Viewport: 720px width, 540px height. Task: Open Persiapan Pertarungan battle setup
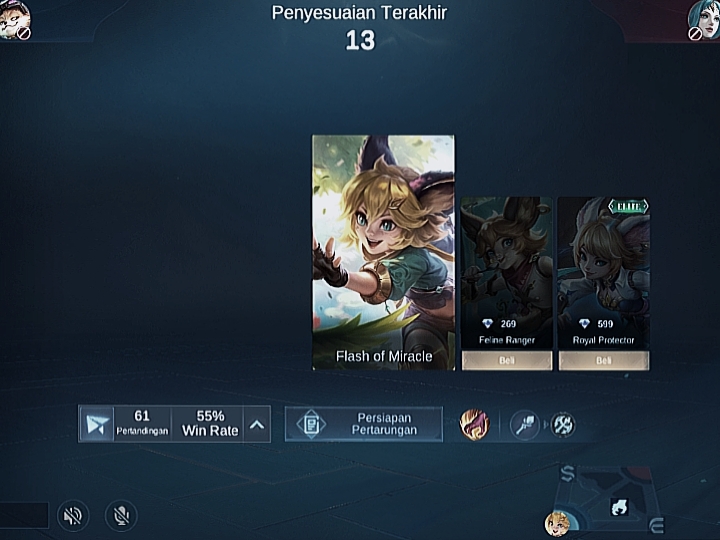tap(364, 424)
